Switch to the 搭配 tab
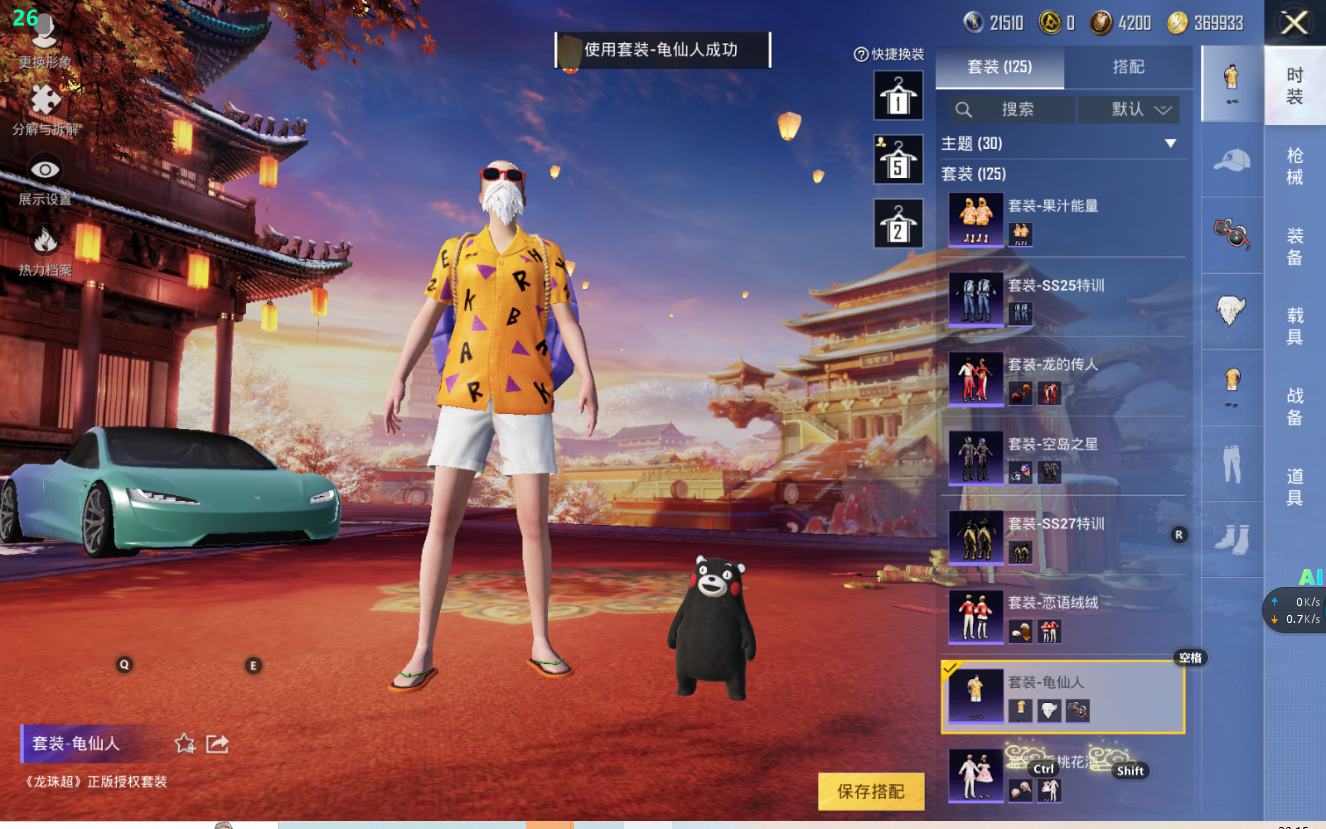Image resolution: width=1326 pixels, height=829 pixels. click(x=1128, y=67)
